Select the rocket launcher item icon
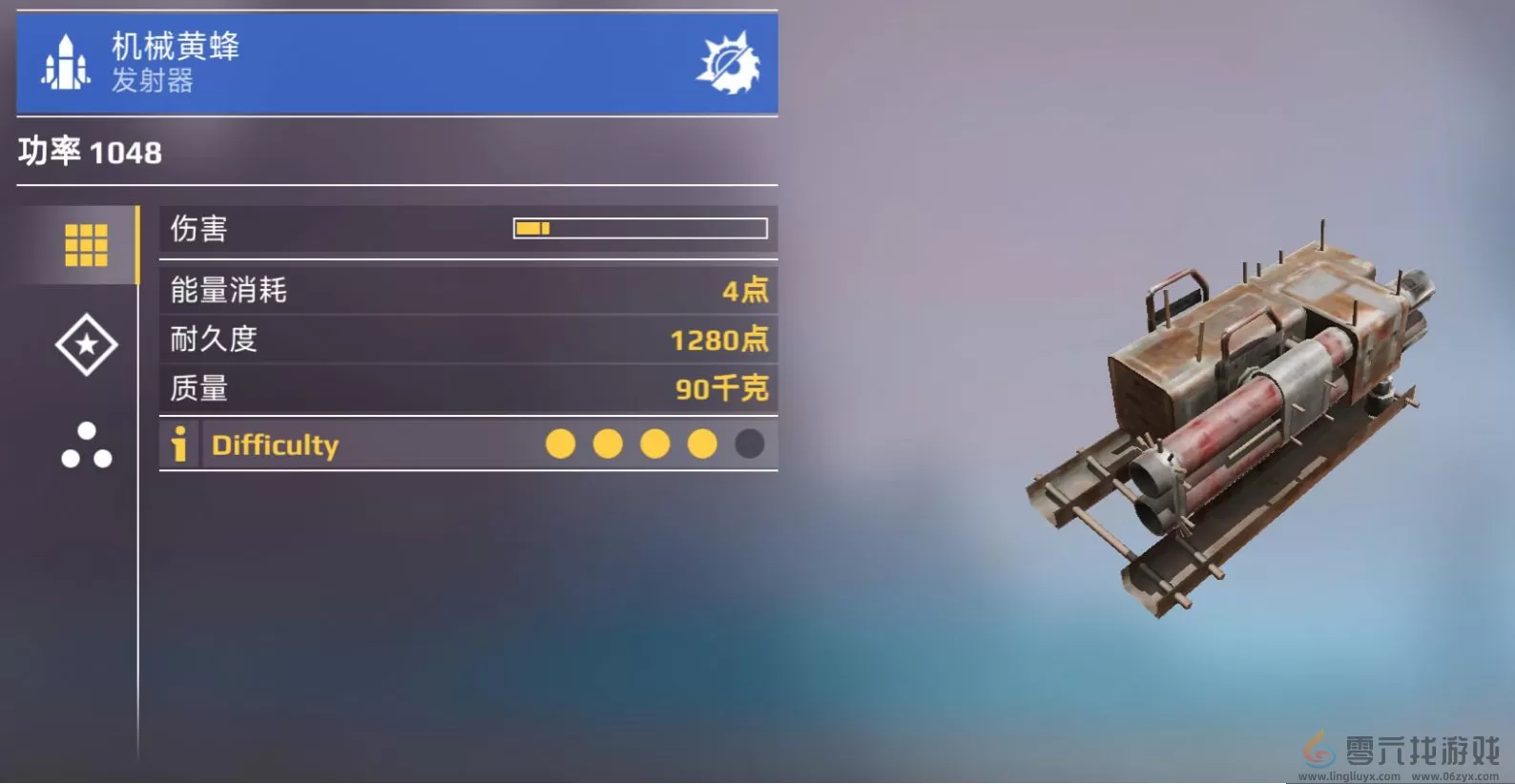 pos(64,62)
